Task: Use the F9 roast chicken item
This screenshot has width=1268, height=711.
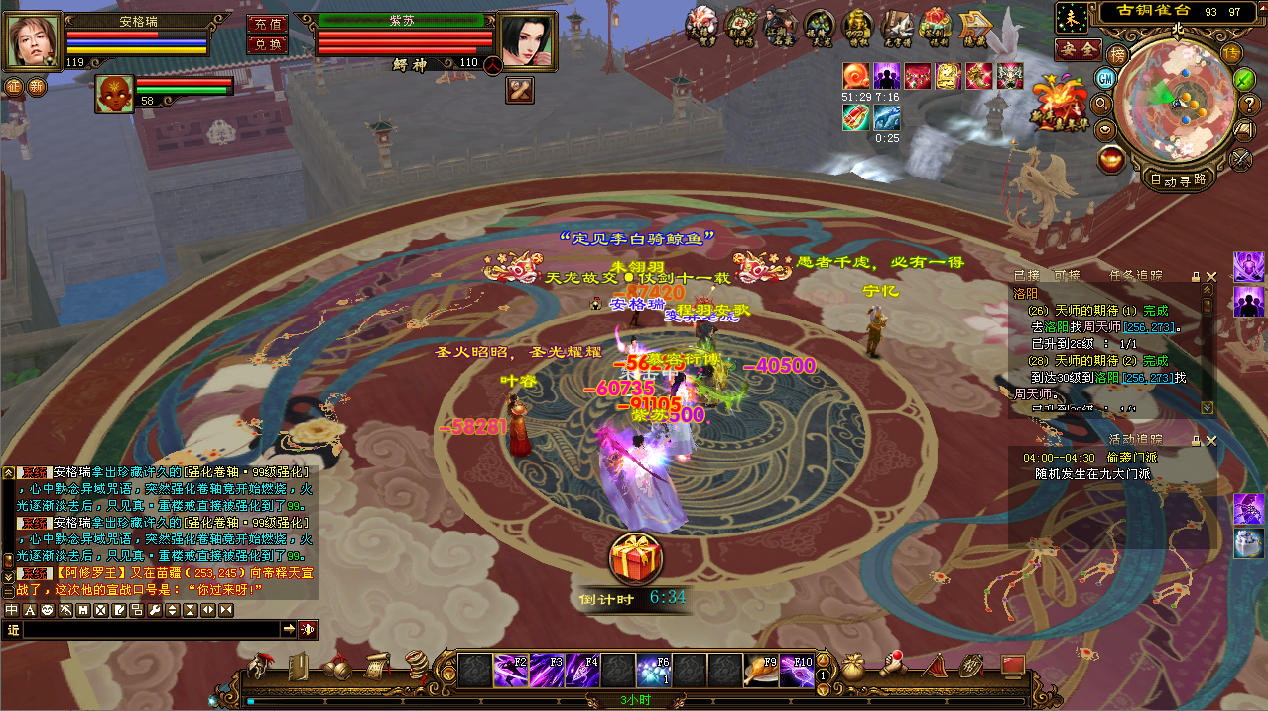Action: (x=760, y=671)
